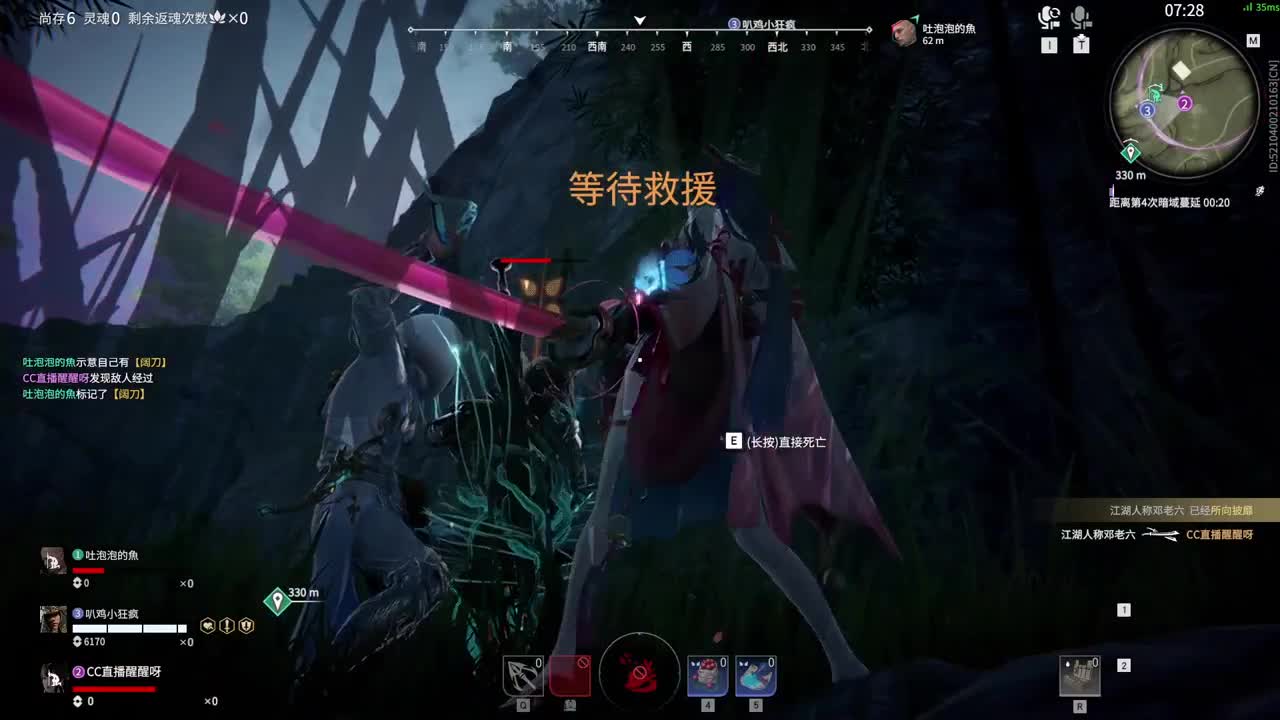Toggle the I inventory shortcut indicator
This screenshot has height=720, width=1280.
1049,44
